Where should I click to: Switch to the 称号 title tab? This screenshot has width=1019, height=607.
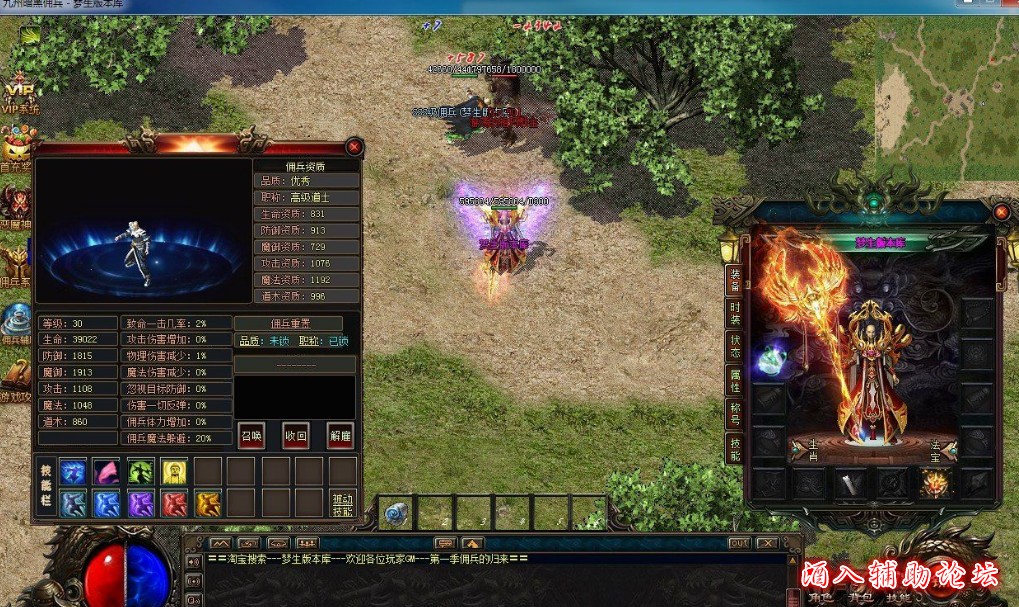[x=735, y=414]
